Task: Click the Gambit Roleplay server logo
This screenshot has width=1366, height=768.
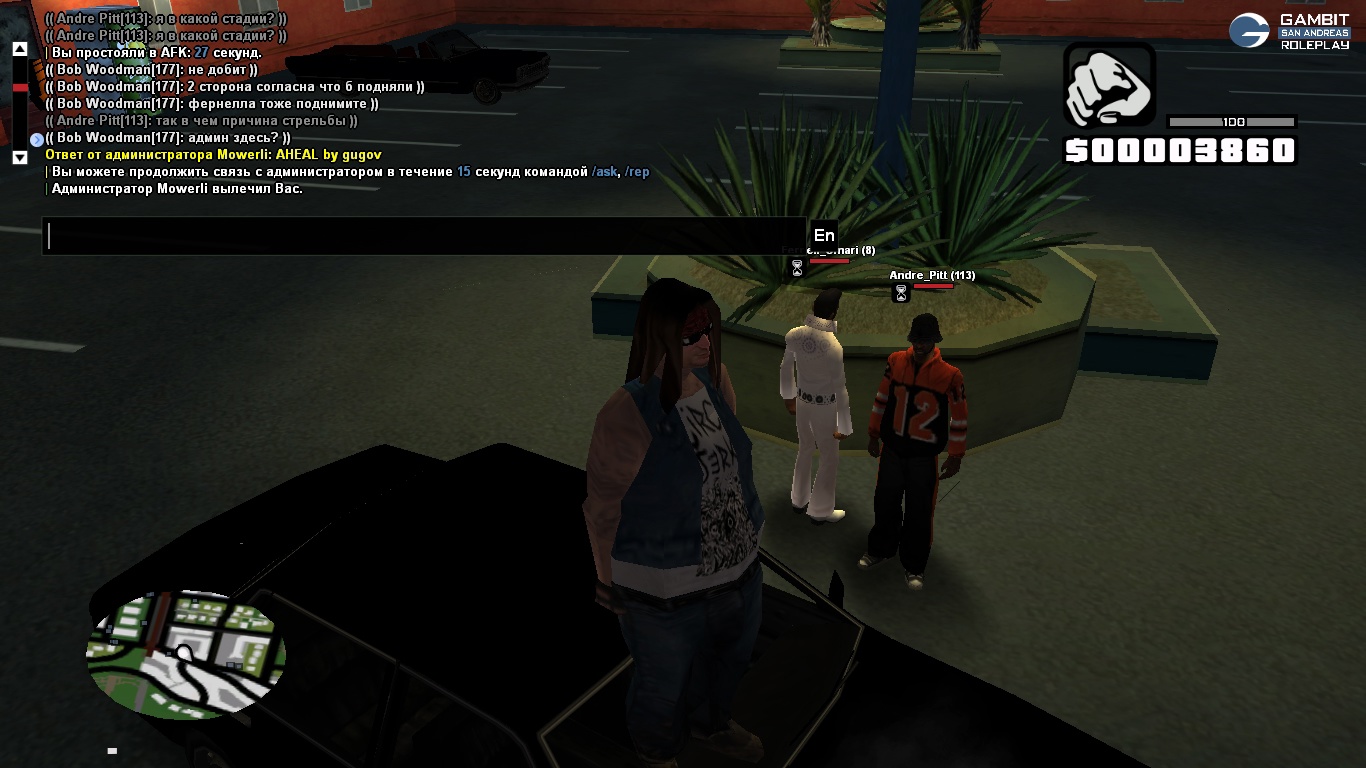Action: coord(1289,31)
